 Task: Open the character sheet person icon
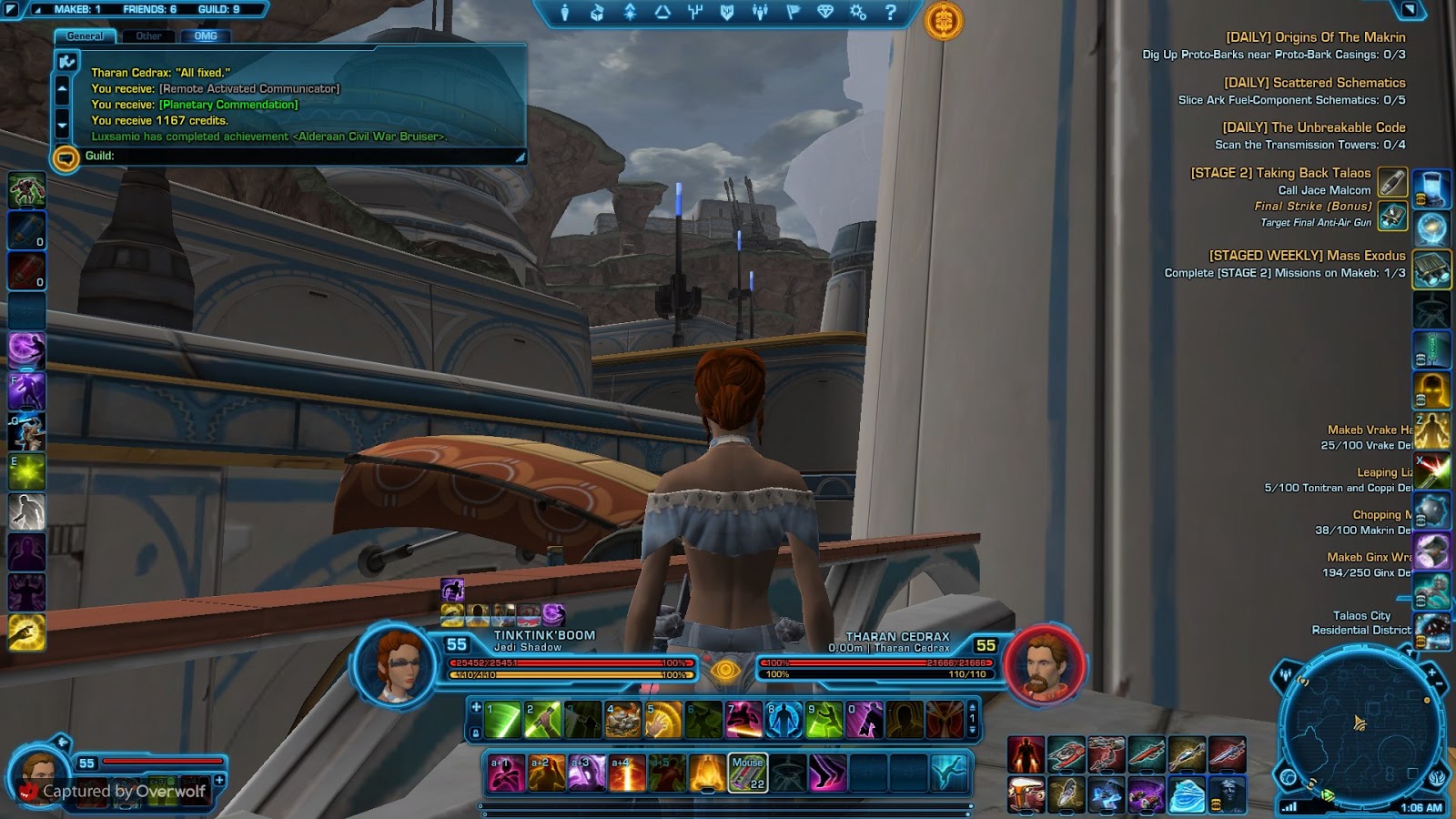click(x=565, y=12)
